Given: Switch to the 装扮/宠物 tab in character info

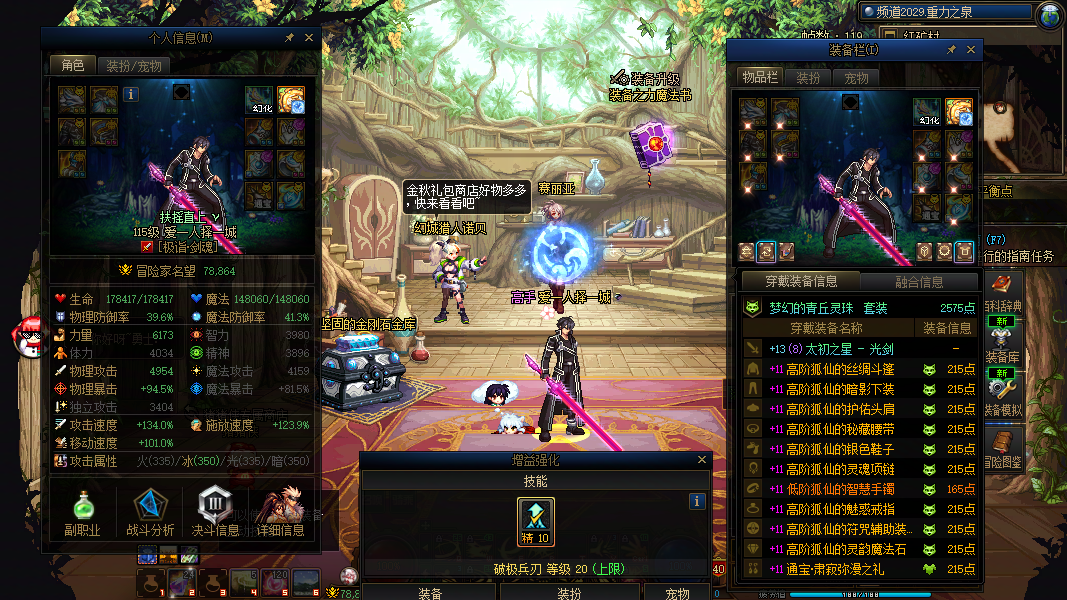Looking at the screenshot, I should tap(132, 66).
